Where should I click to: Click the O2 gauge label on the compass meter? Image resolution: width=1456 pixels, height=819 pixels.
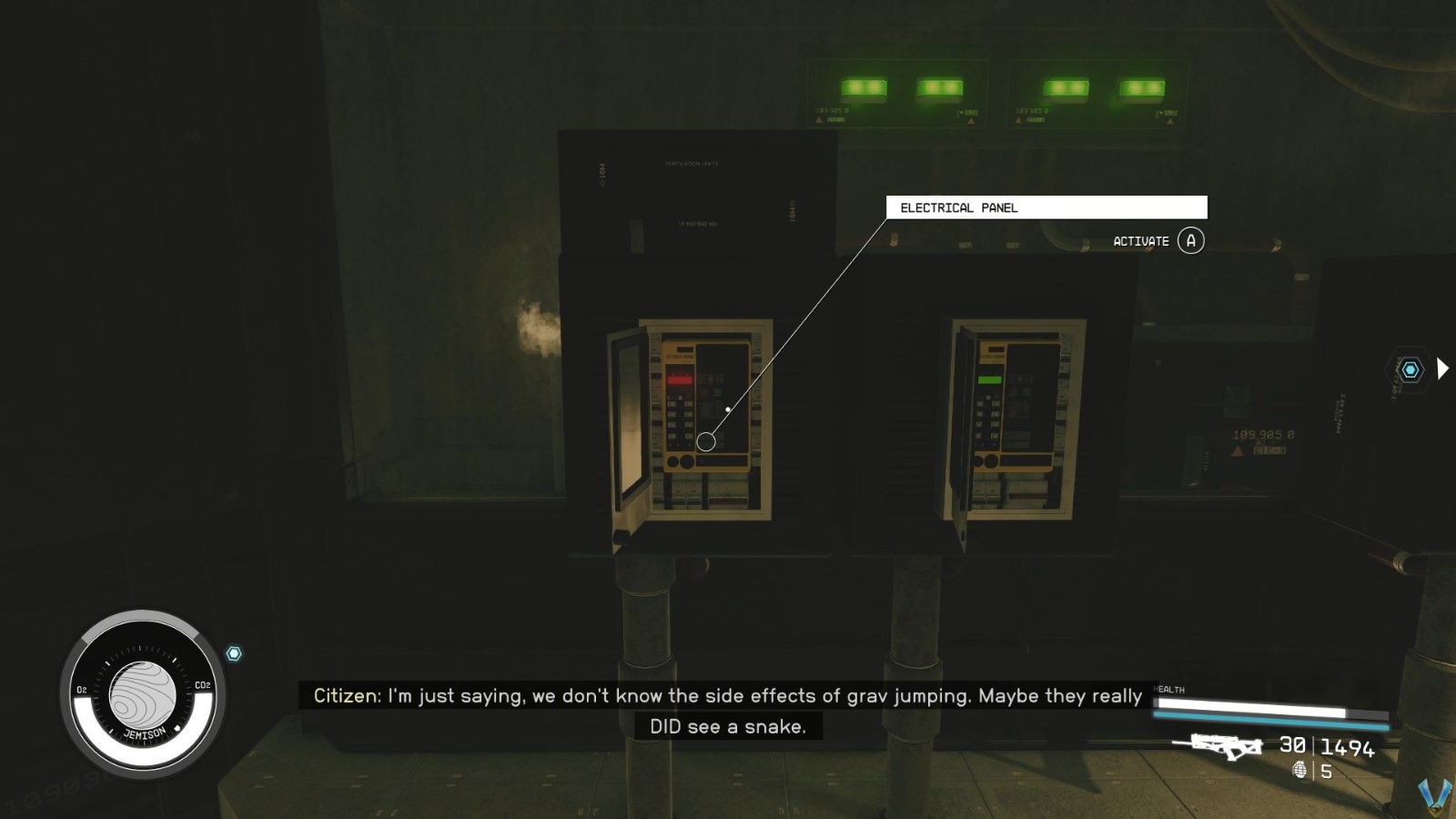pyautogui.click(x=80, y=690)
